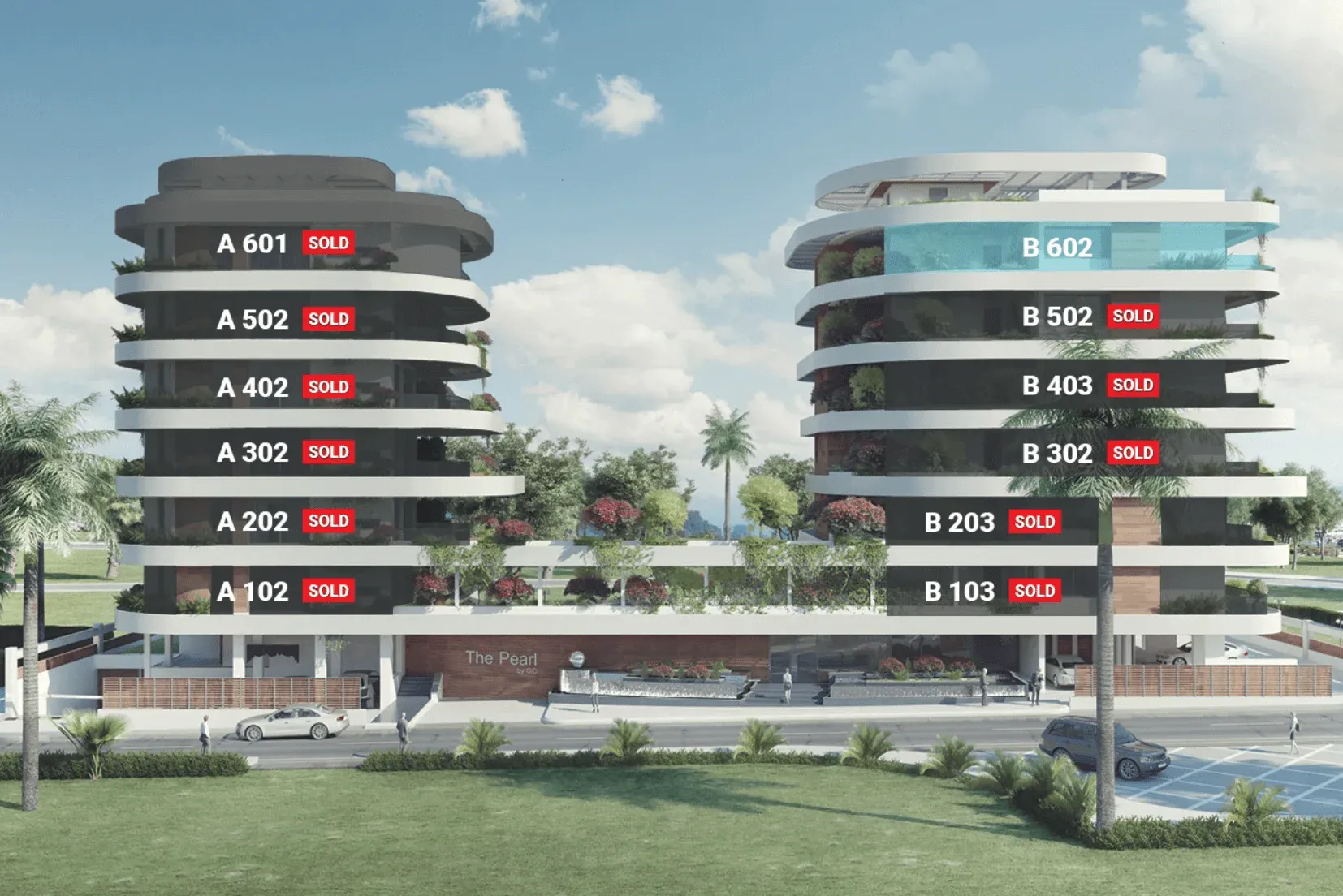Select apartment B 302

[1057, 454]
